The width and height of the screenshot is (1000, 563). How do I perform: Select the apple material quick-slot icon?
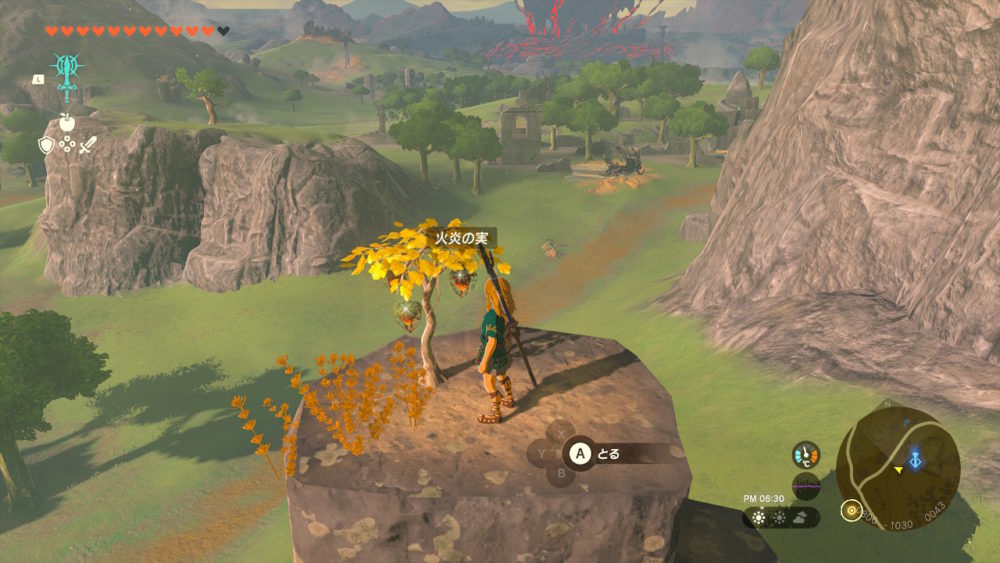point(67,122)
